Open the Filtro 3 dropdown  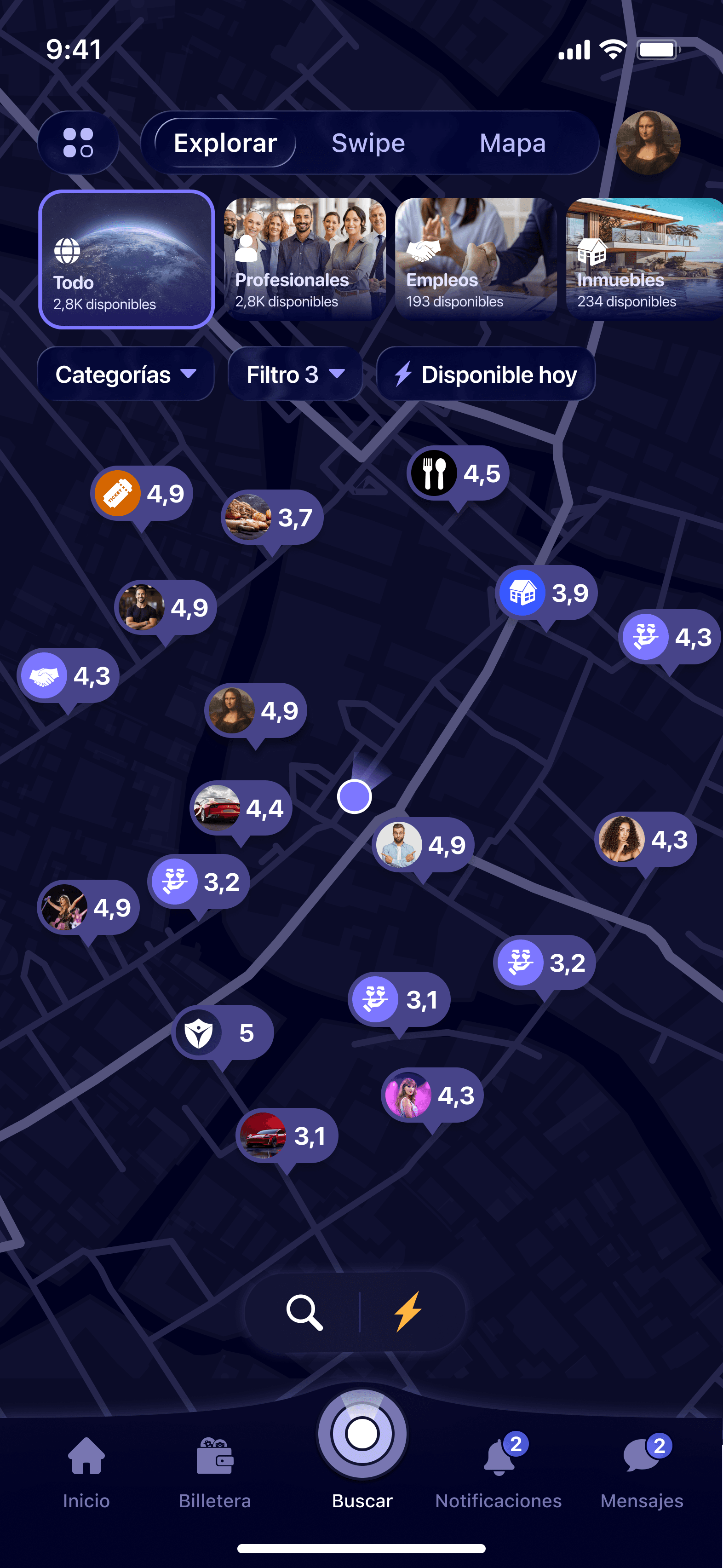coord(294,374)
